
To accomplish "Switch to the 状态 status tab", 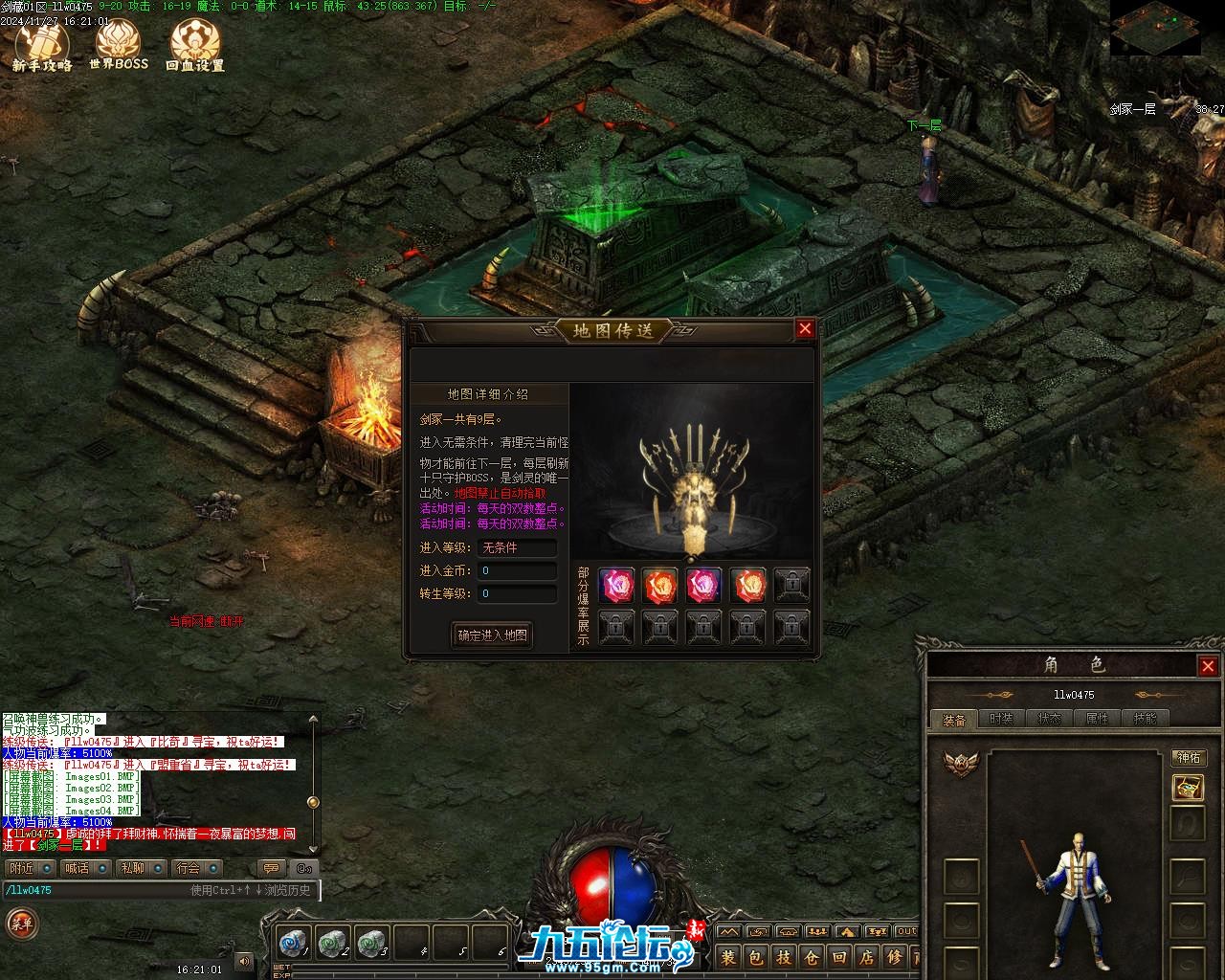I will coord(1049,719).
